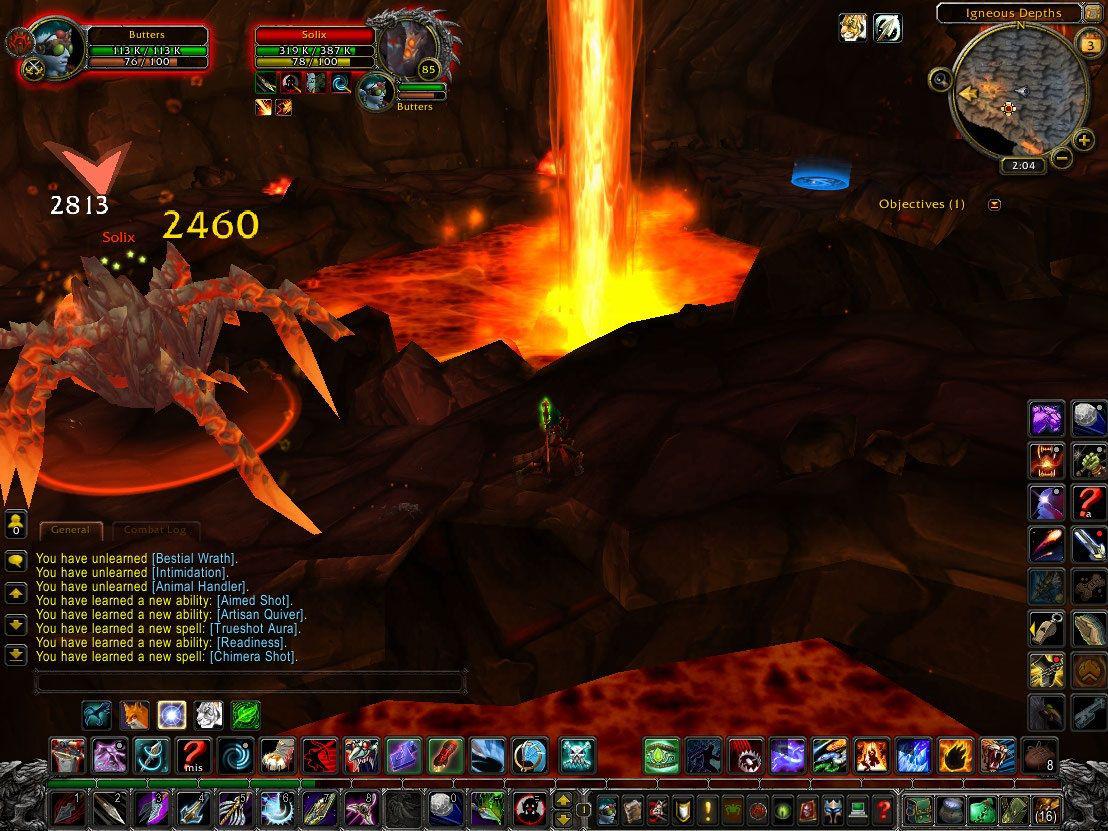Open the character info portrait micro button
This screenshot has height=831, width=1108.
pyautogui.click(x=609, y=808)
